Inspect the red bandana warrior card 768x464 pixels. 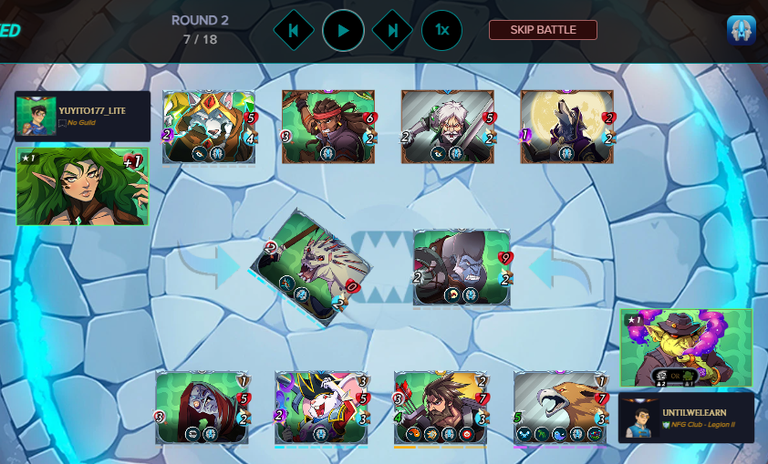tap(328, 127)
